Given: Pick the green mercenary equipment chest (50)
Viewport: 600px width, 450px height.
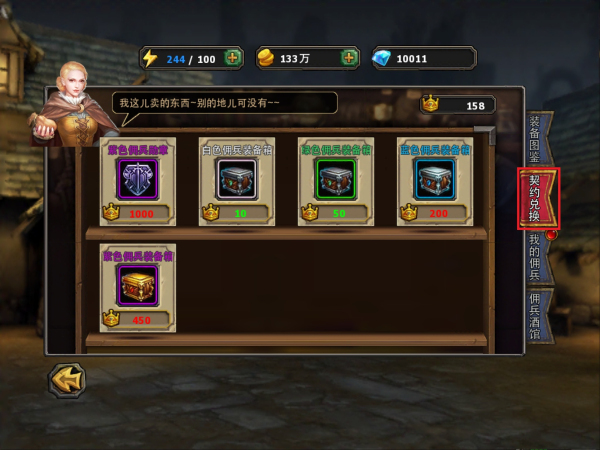Looking at the screenshot, I should [335, 181].
